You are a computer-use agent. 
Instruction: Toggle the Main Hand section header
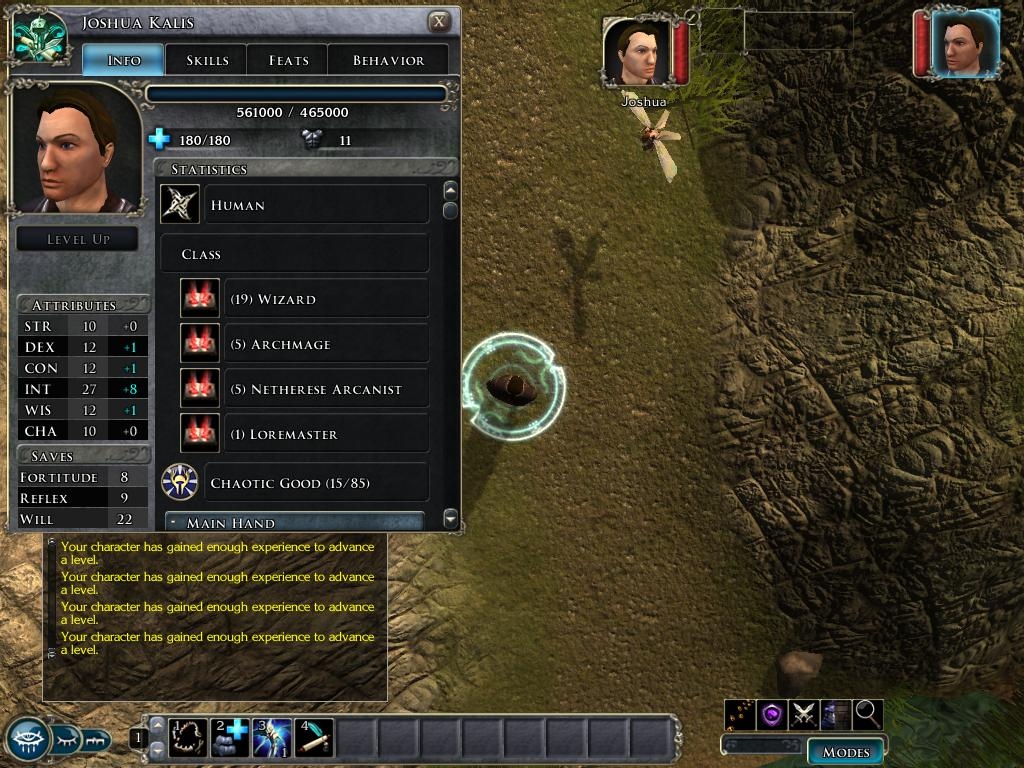(295, 522)
